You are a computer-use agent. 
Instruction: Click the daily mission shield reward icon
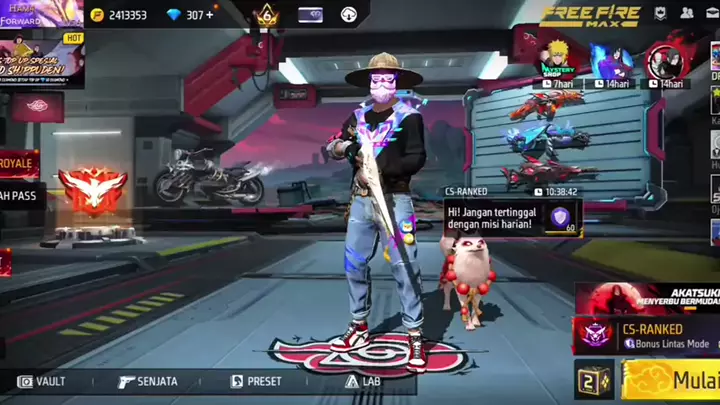(x=560, y=217)
